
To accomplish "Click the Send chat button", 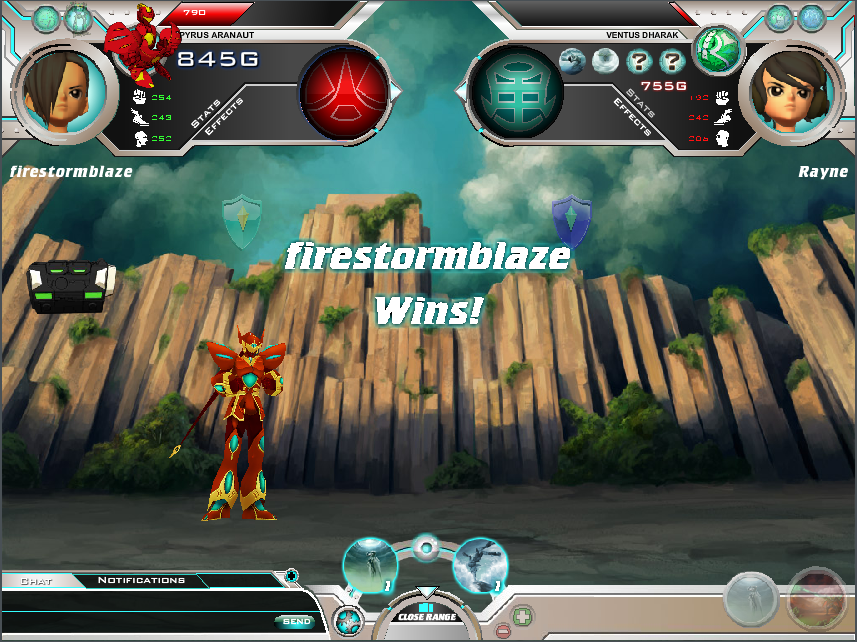I will [296, 621].
